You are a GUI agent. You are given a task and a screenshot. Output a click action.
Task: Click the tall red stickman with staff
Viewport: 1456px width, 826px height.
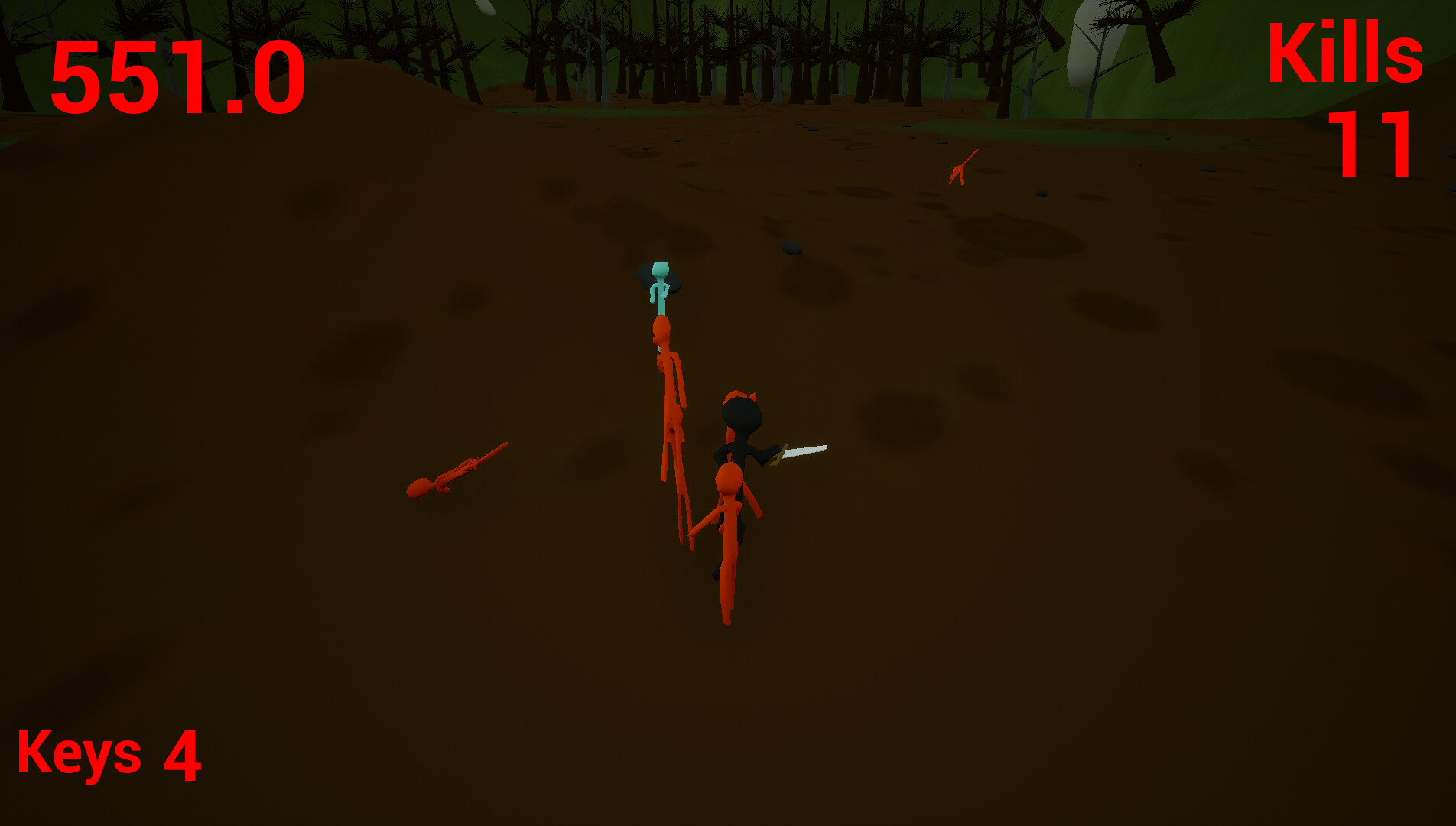pos(669,398)
